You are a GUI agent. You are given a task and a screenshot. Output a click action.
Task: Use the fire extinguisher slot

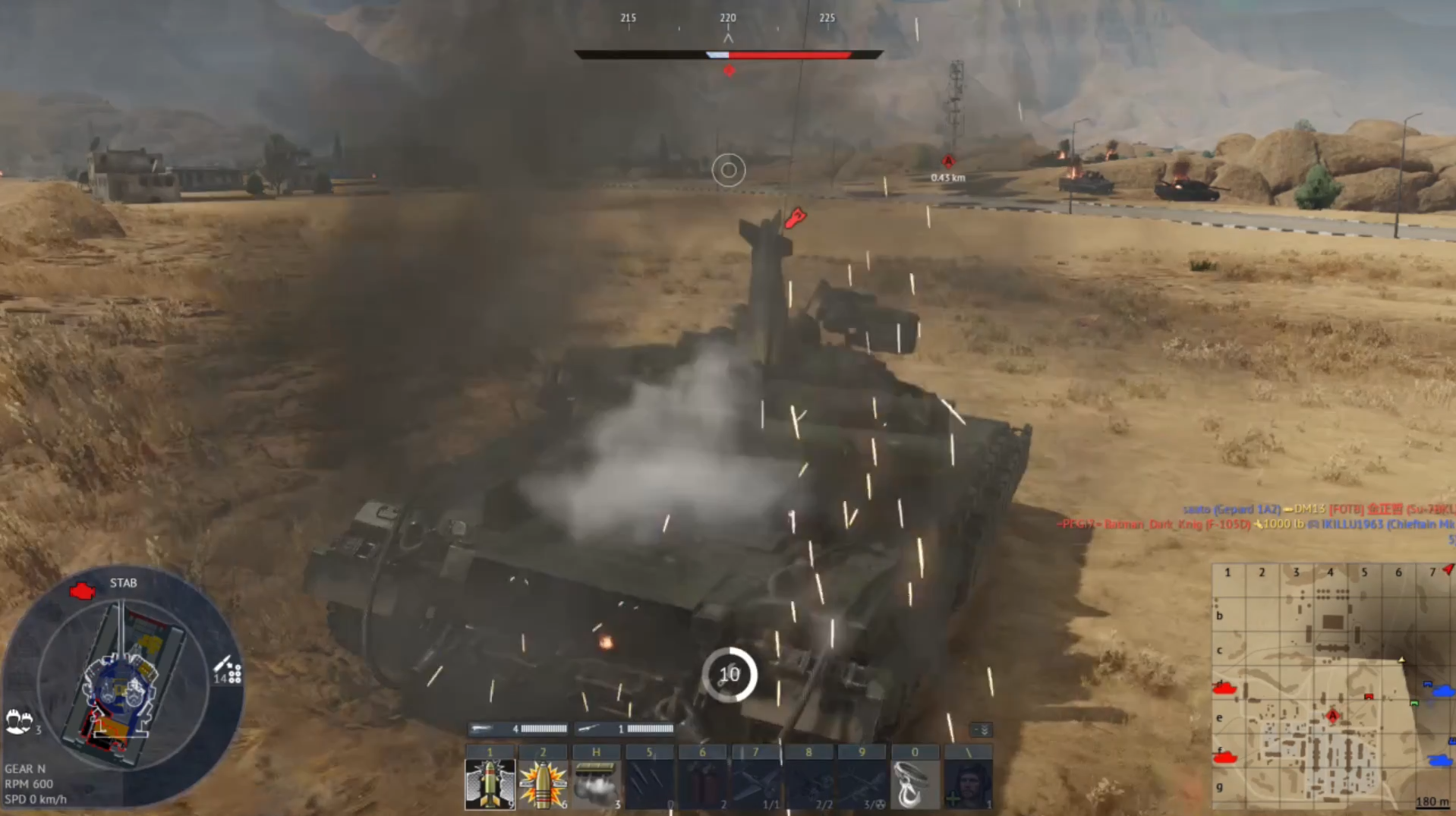click(x=702, y=783)
